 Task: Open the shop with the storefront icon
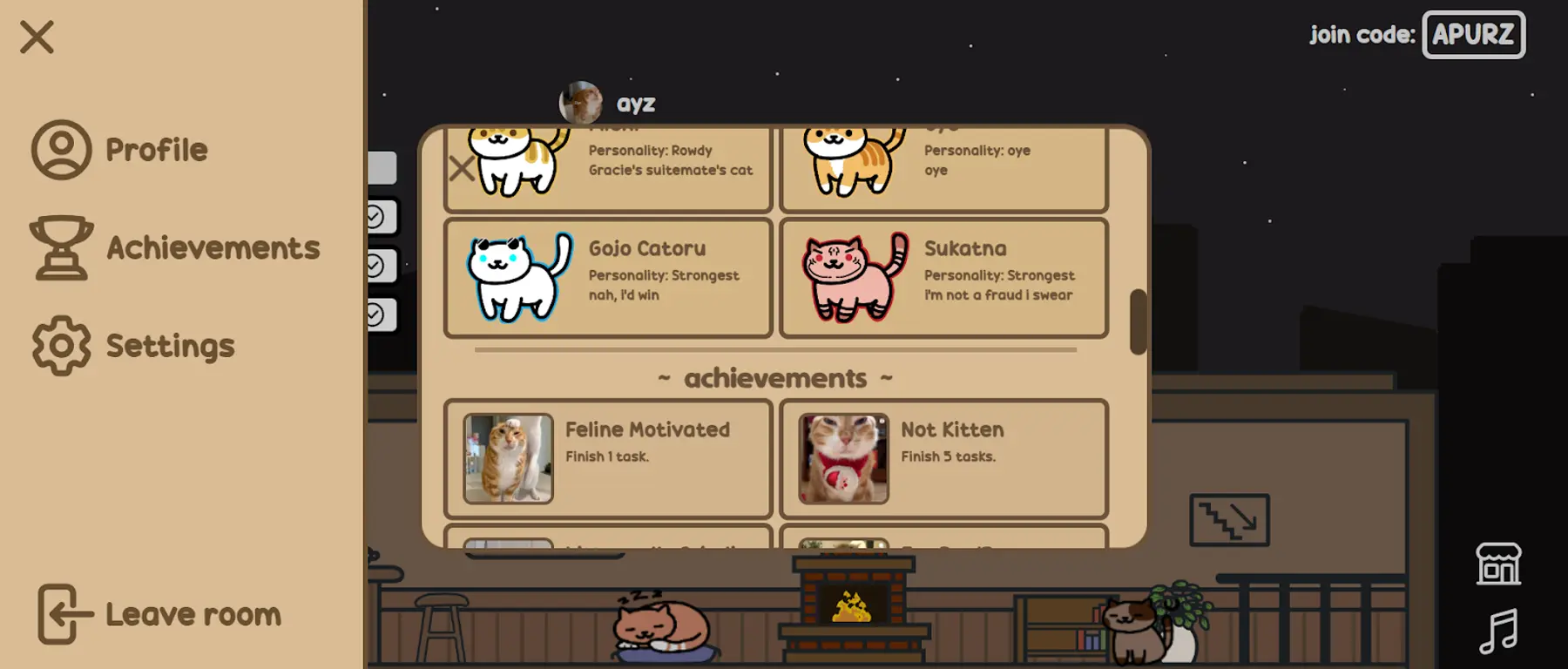click(x=1499, y=563)
